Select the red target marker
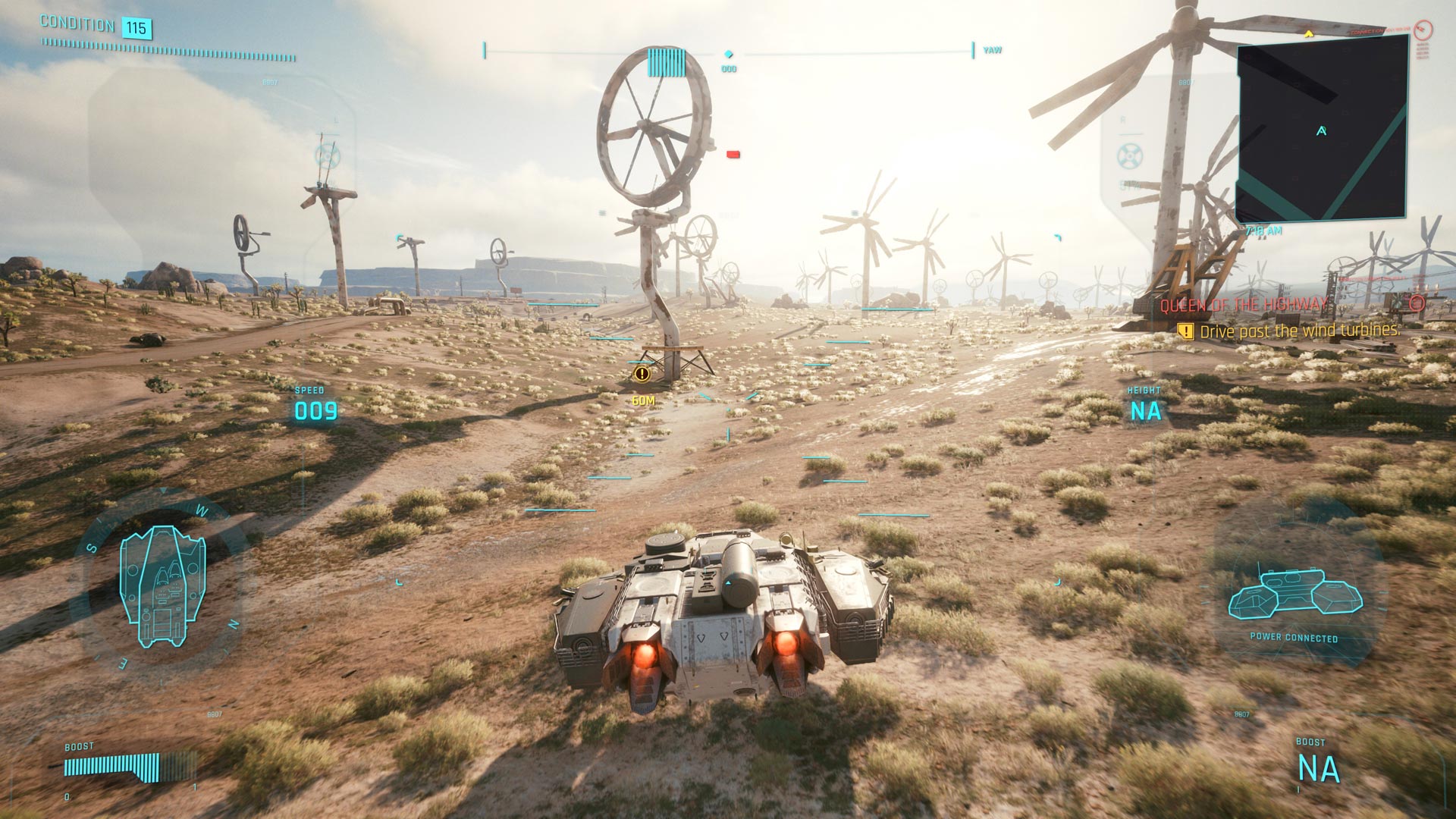The height and width of the screenshot is (819, 1456). [733, 155]
